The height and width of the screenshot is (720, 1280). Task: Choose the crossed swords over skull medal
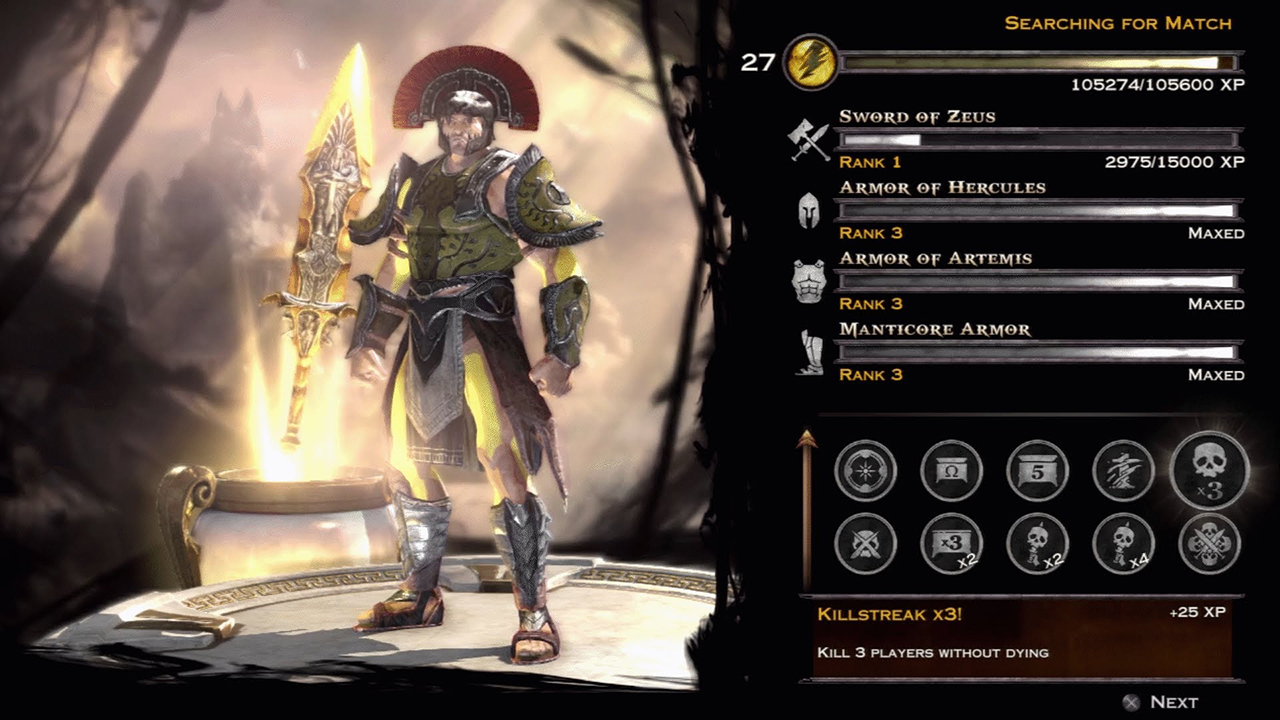(x=865, y=543)
